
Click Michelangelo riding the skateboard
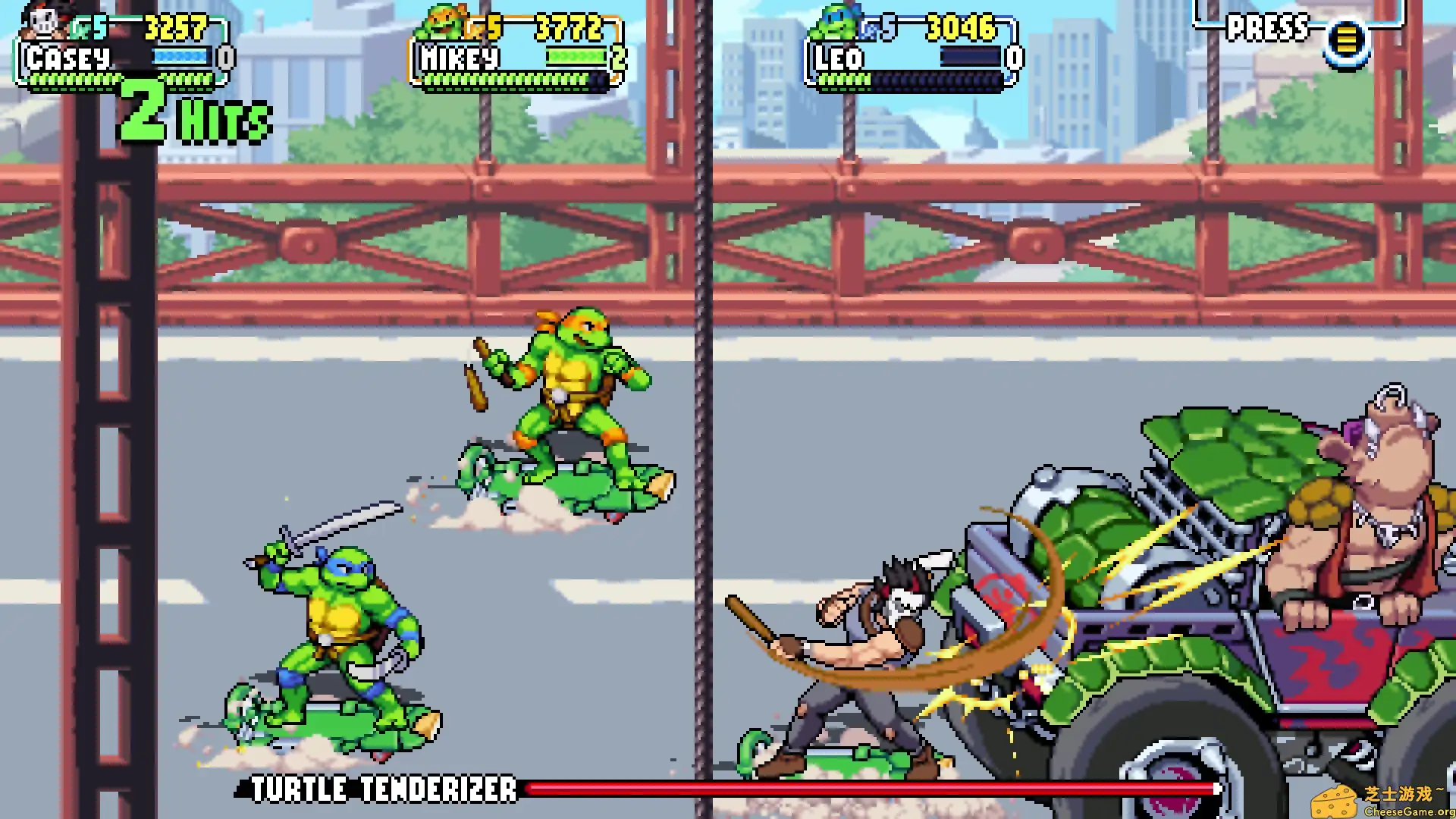click(x=576, y=394)
